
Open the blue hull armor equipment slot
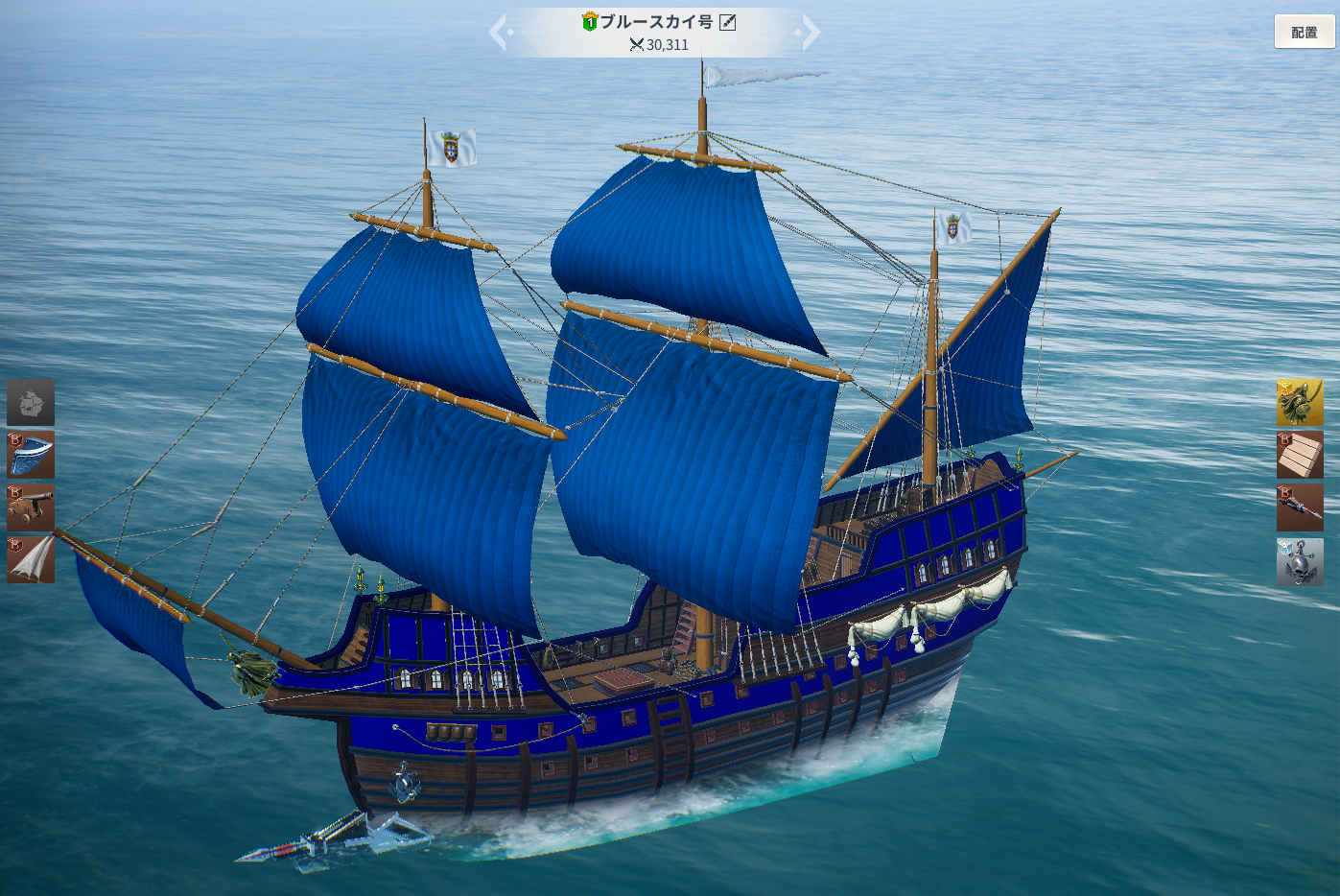pos(31,455)
